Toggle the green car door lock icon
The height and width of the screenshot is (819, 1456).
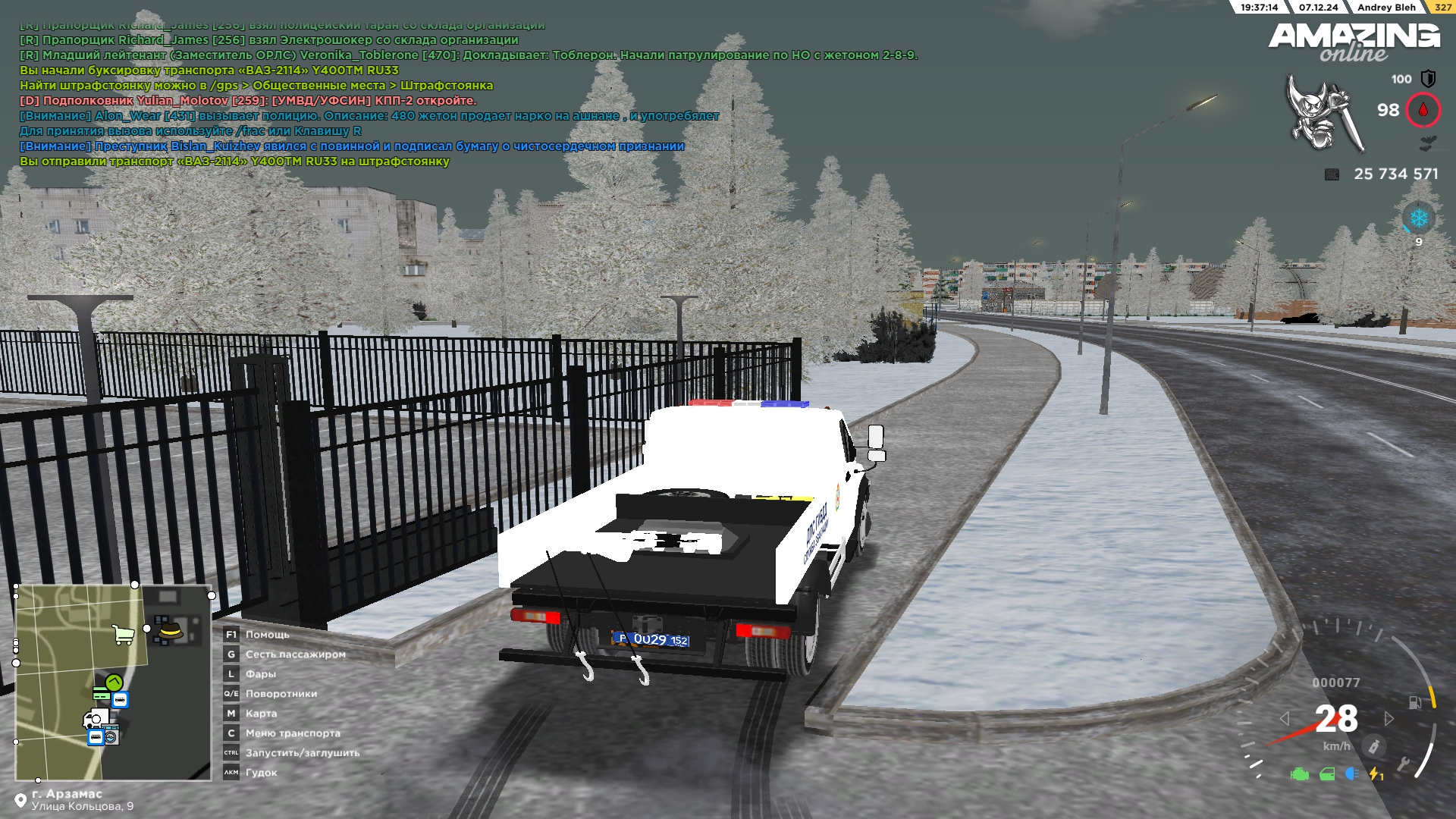pos(1327,774)
